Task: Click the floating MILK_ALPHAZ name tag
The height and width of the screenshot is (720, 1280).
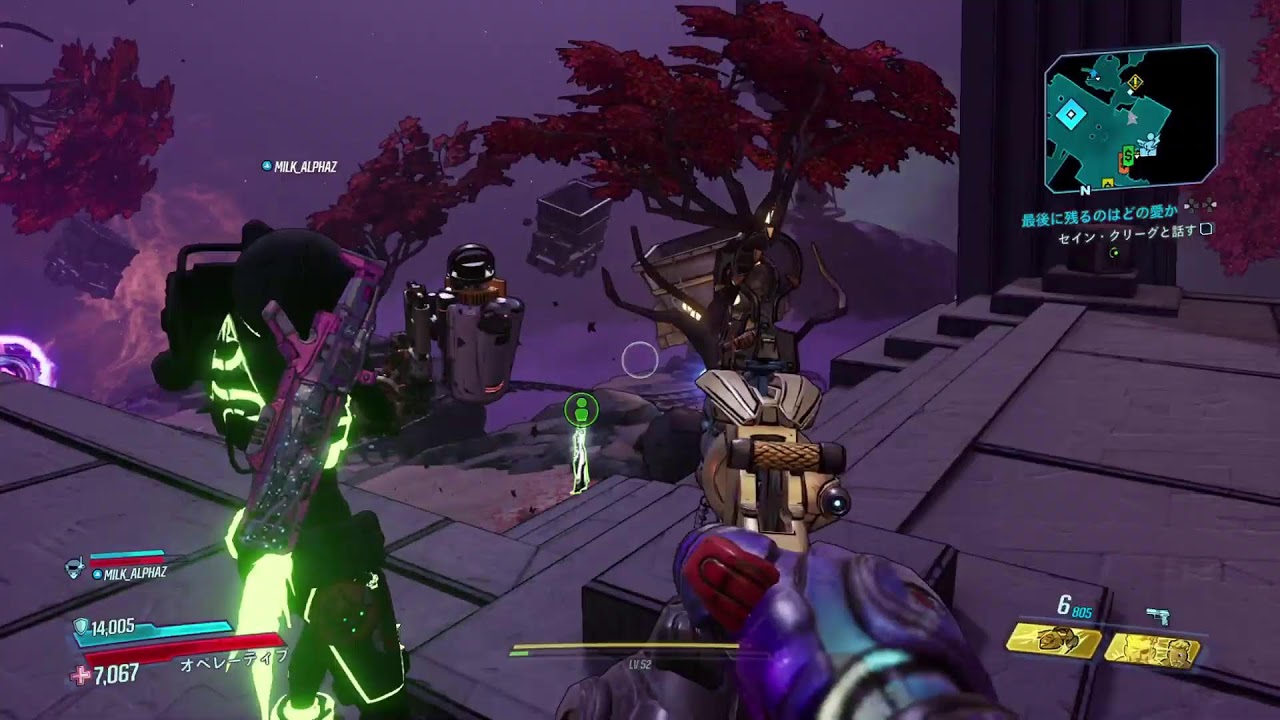Action: tap(299, 166)
